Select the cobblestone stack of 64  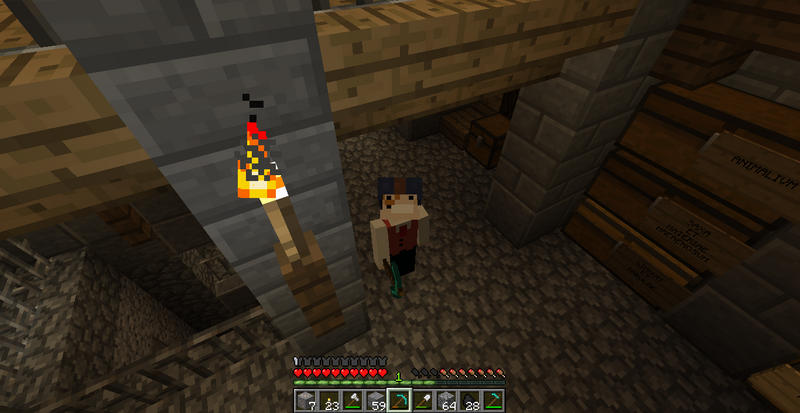click(x=447, y=401)
